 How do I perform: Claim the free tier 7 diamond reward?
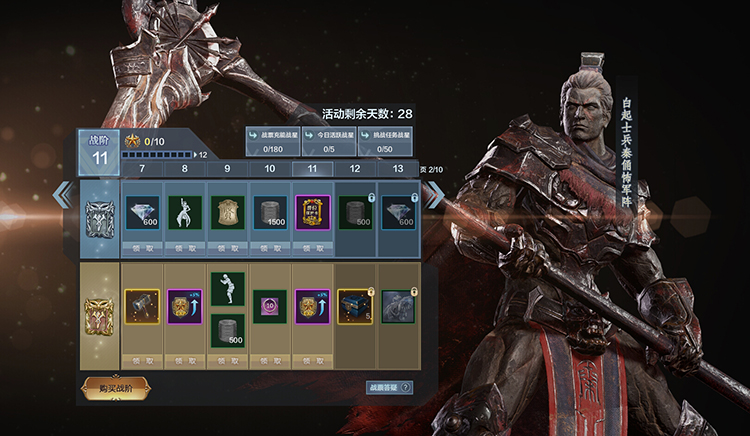click(142, 246)
